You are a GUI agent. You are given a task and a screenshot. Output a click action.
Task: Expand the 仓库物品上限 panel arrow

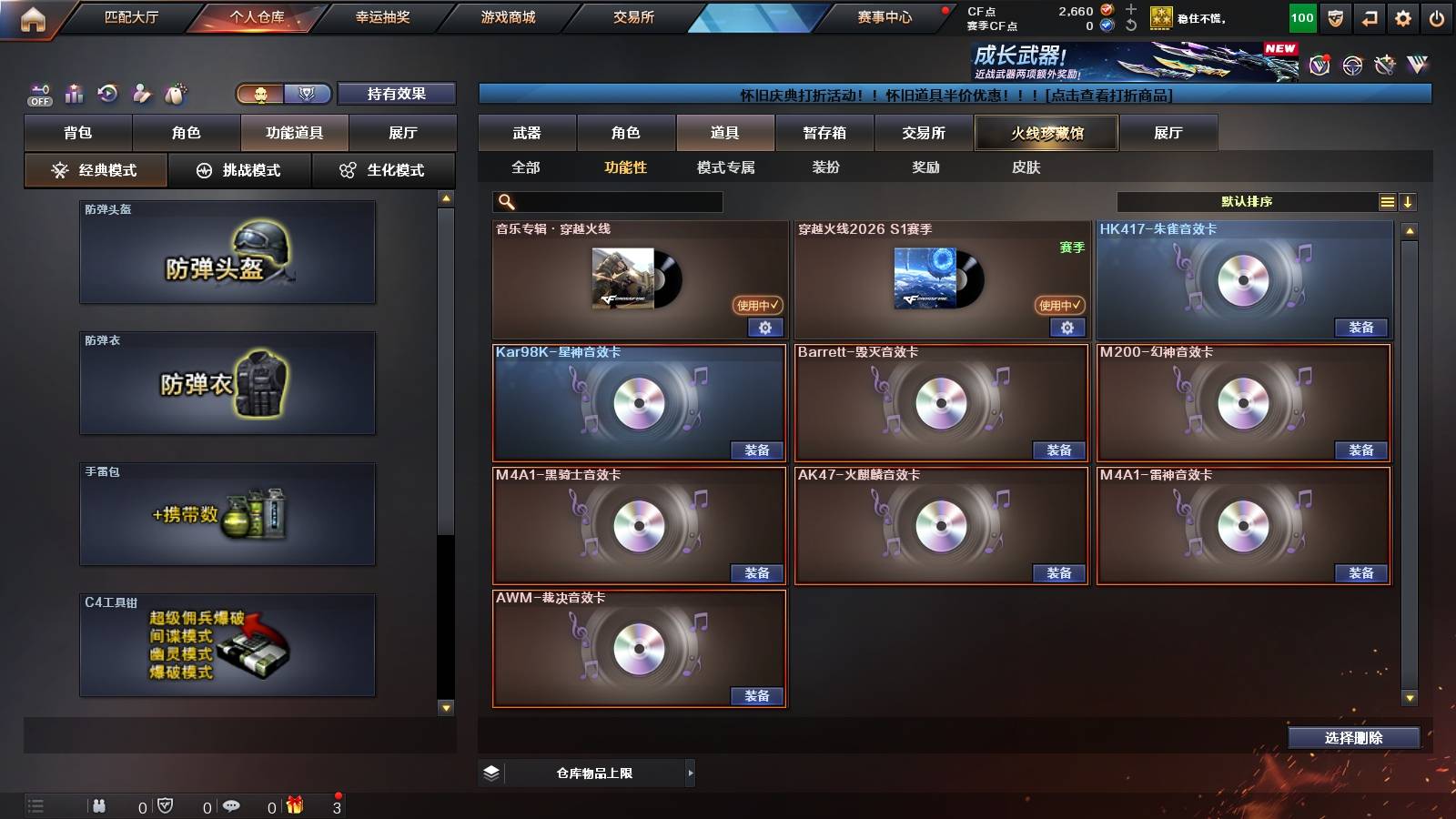click(x=689, y=773)
